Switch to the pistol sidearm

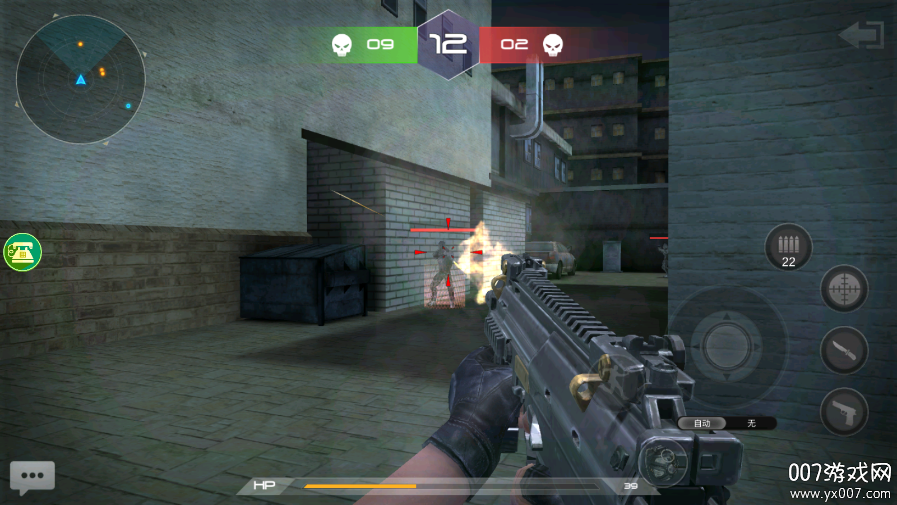(x=844, y=411)
